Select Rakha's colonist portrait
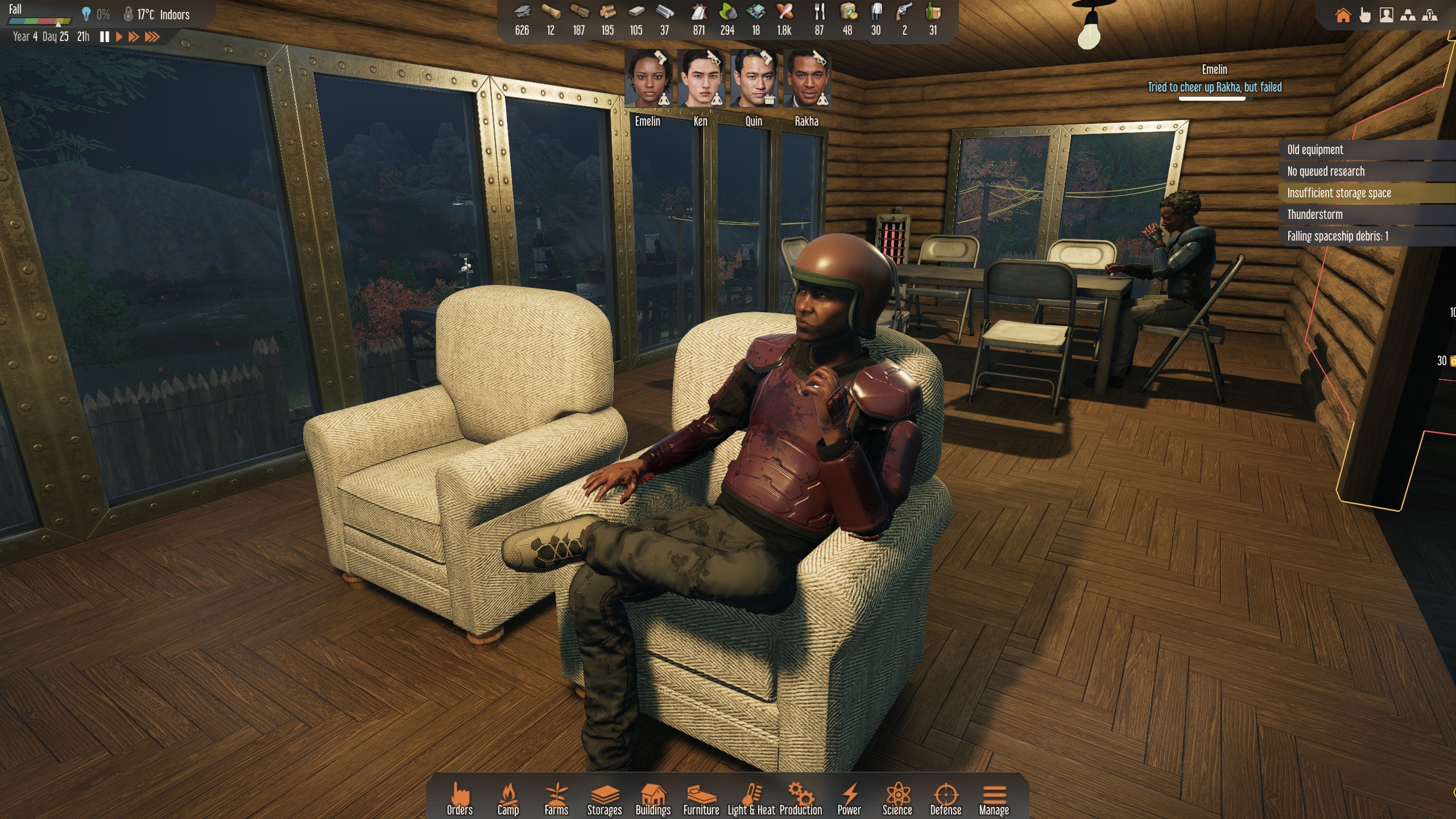 pos(806,79)
